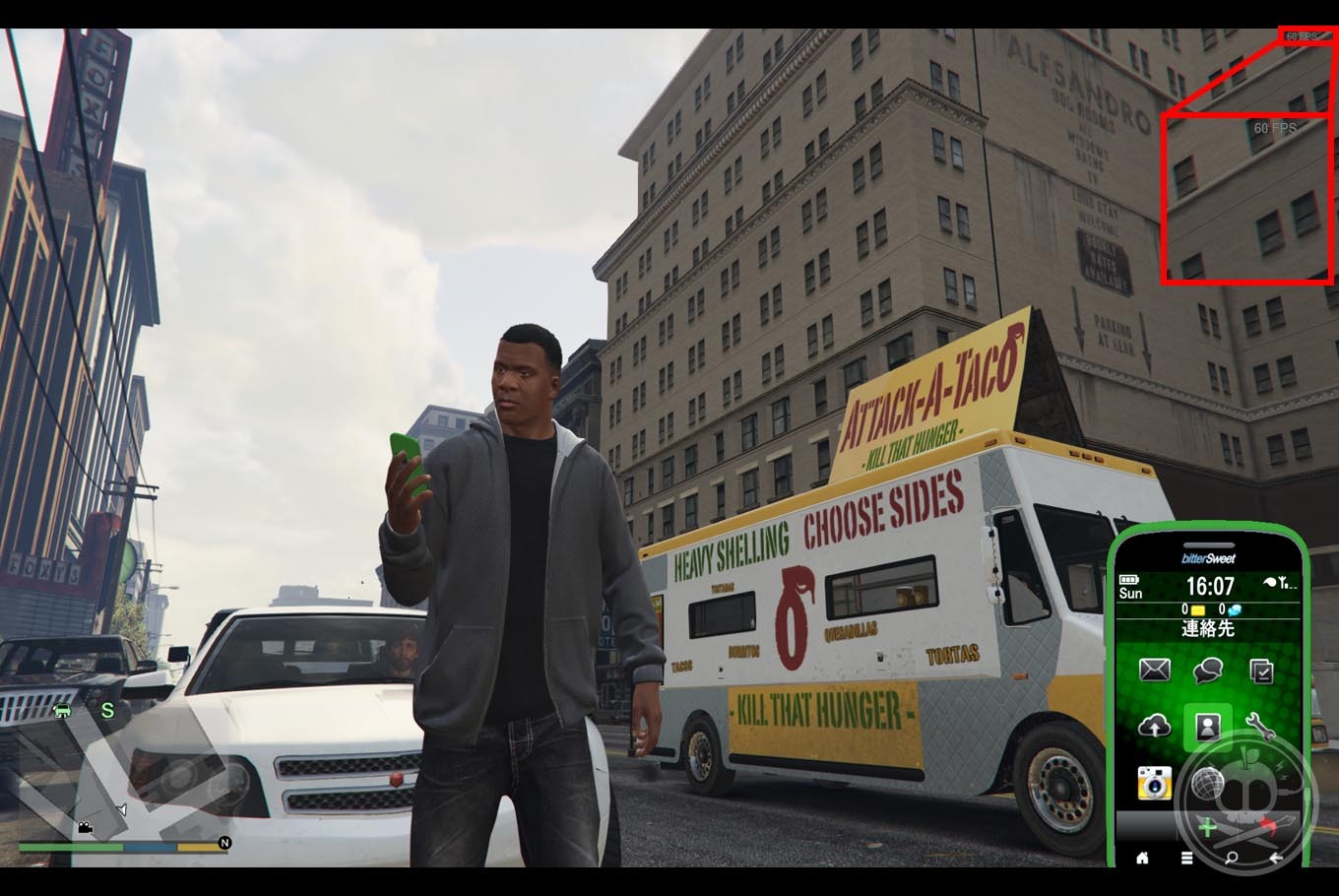Open the globe internet browser app
Image resolution: width=1339 pixels, height=896 pixels.
1207,783
